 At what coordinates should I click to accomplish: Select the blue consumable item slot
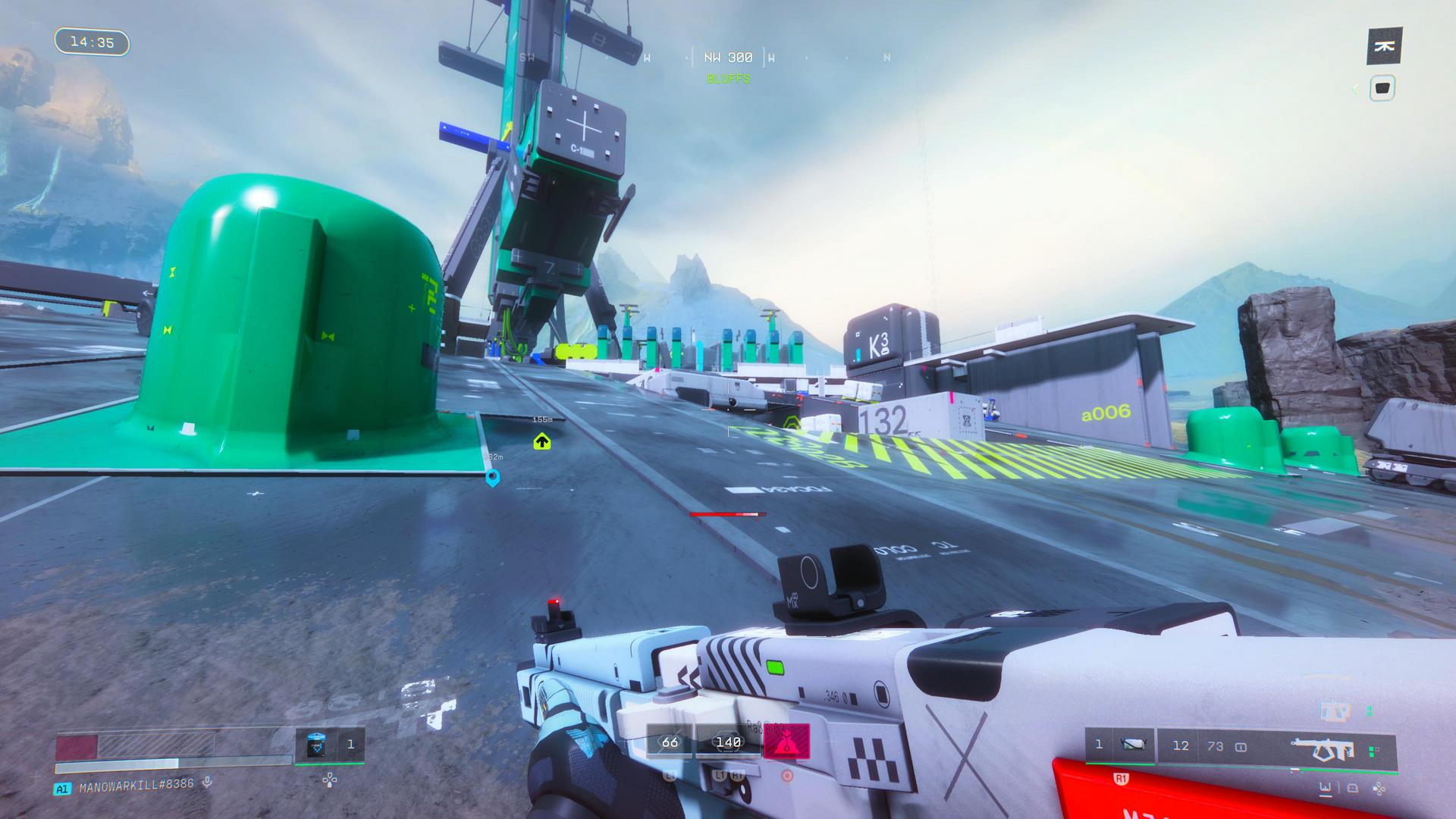pyautogui.click(x=316, y=745)
